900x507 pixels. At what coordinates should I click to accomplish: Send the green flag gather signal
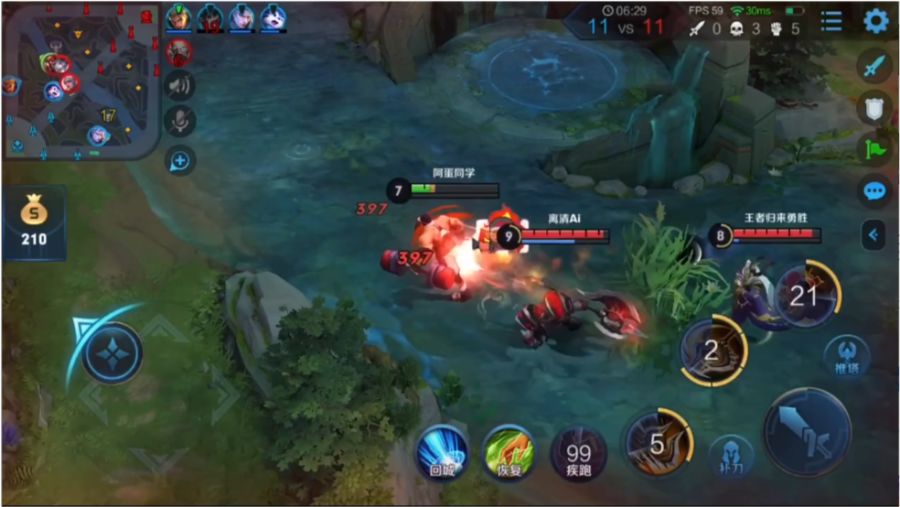click(x=875, y=149)
